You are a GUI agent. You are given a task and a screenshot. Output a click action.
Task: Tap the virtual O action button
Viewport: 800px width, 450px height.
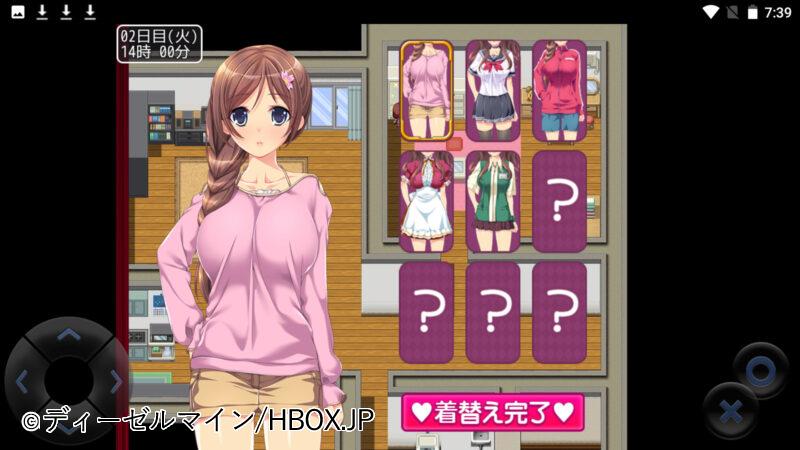pos(760,370)
